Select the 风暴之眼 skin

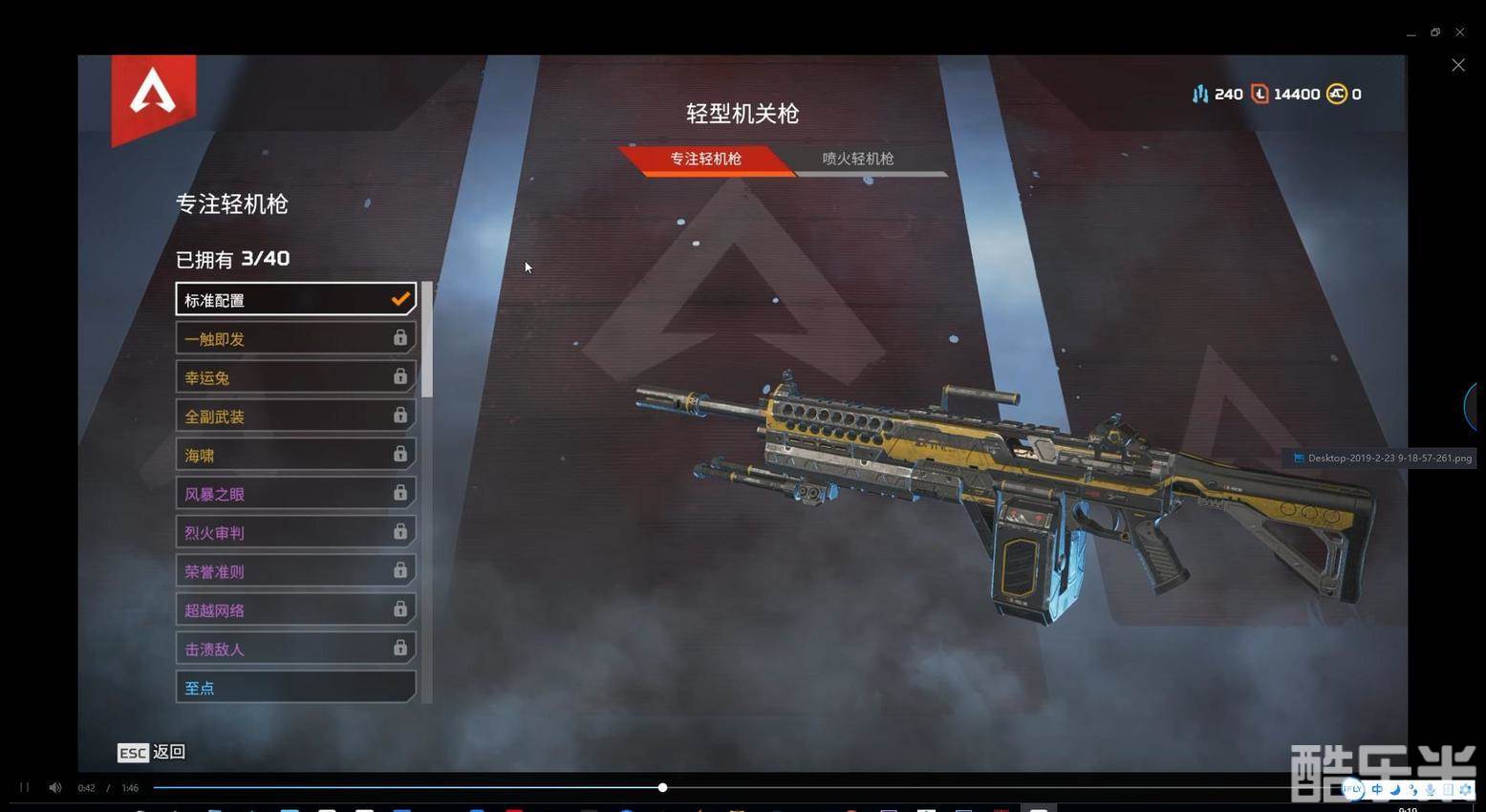coord(295,494)
